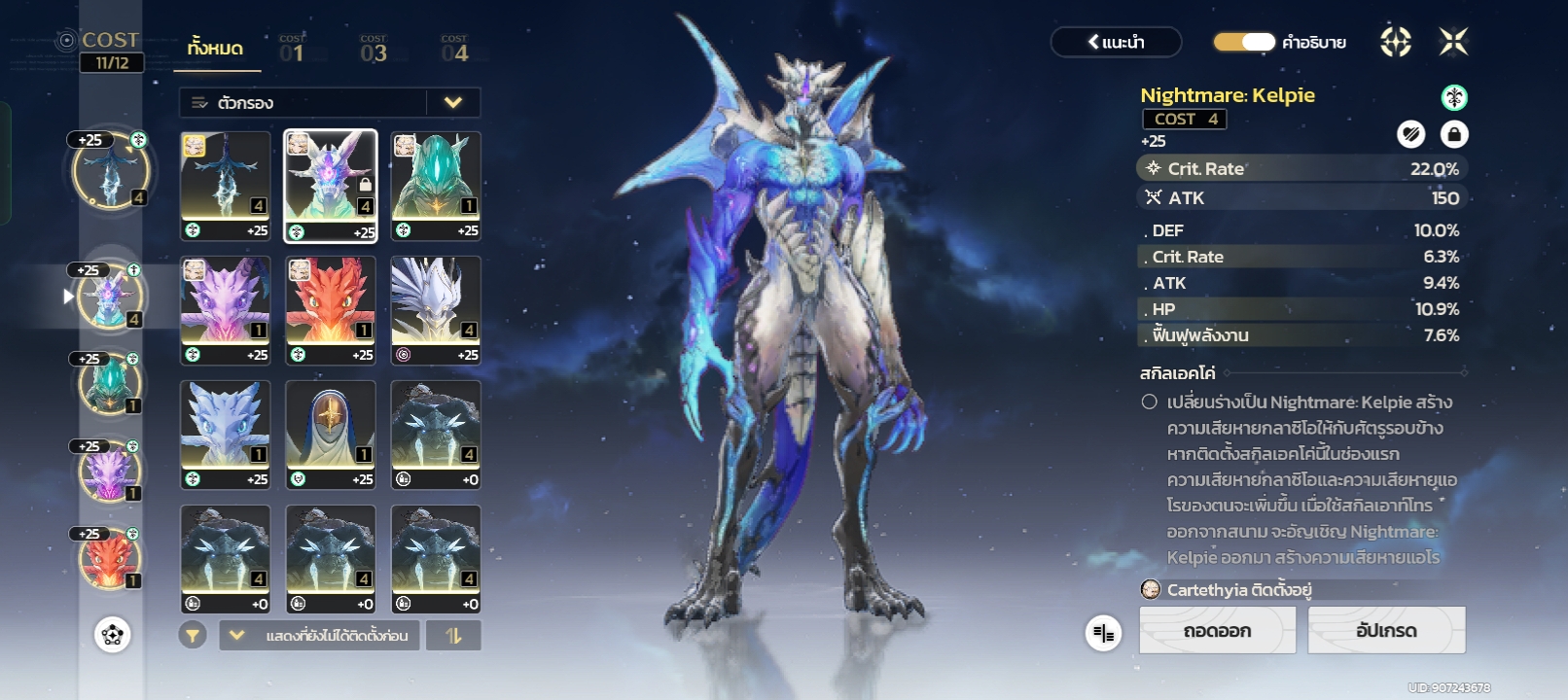Select the red dragon echo thumbnail
Viewport: 1568px width, 700px height.
pyautogui.click(x=331, y=310)
